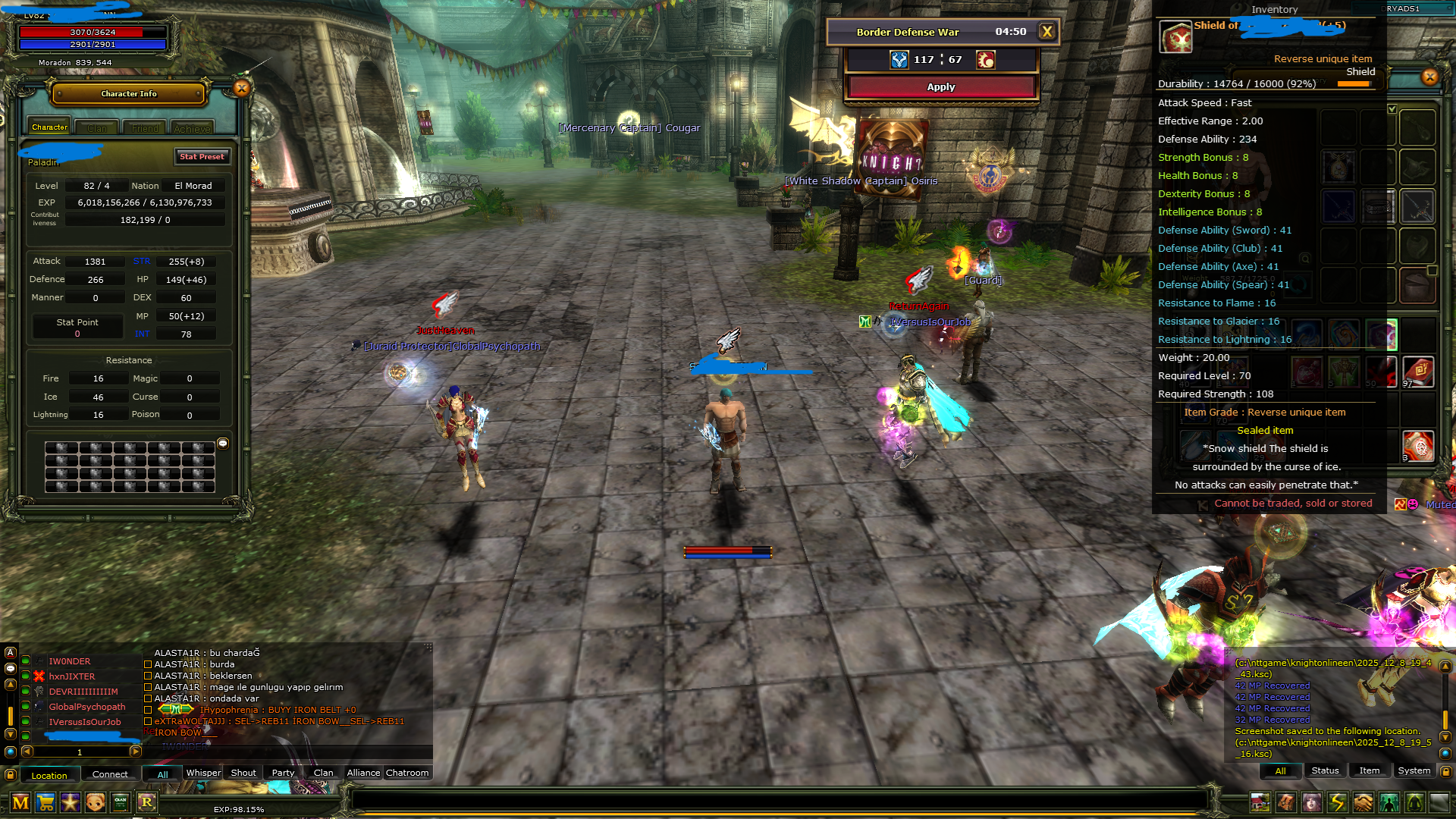The width and height of the screenshot is (1456, 819).
Task: Click the arrow to view next chat page
Action: pos(136,752)
